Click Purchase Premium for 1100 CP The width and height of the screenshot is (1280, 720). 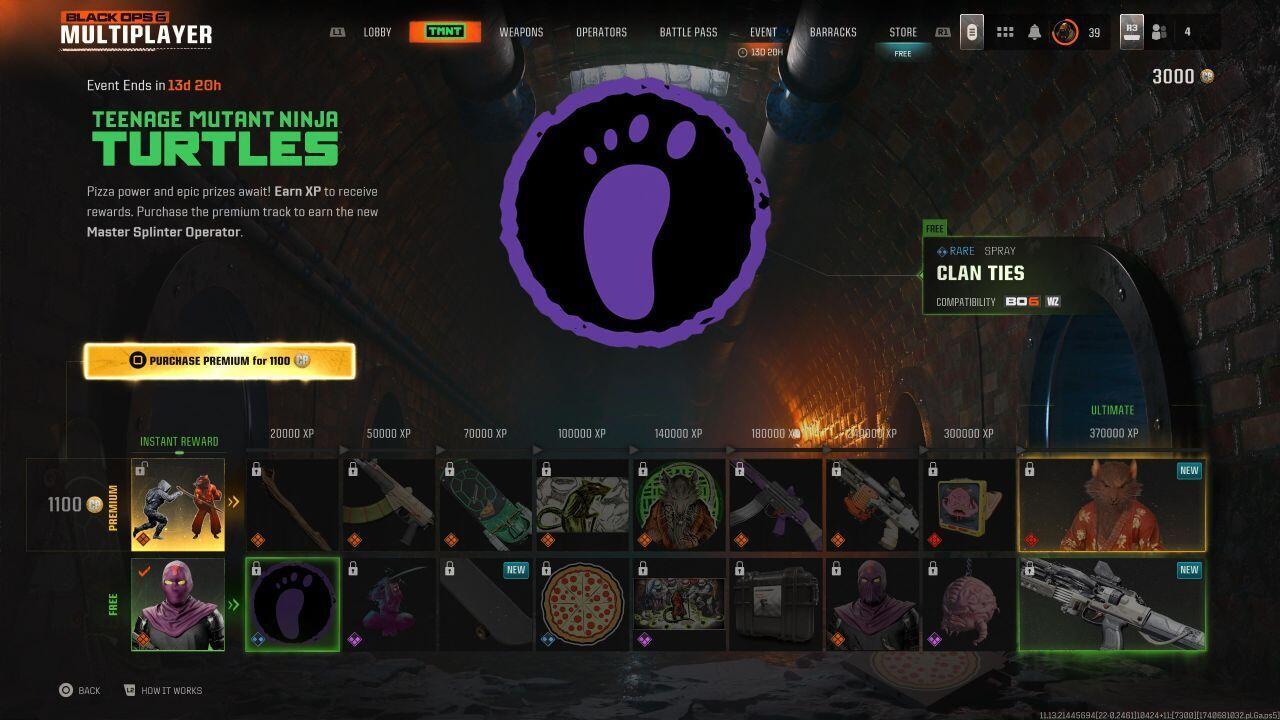219,360
